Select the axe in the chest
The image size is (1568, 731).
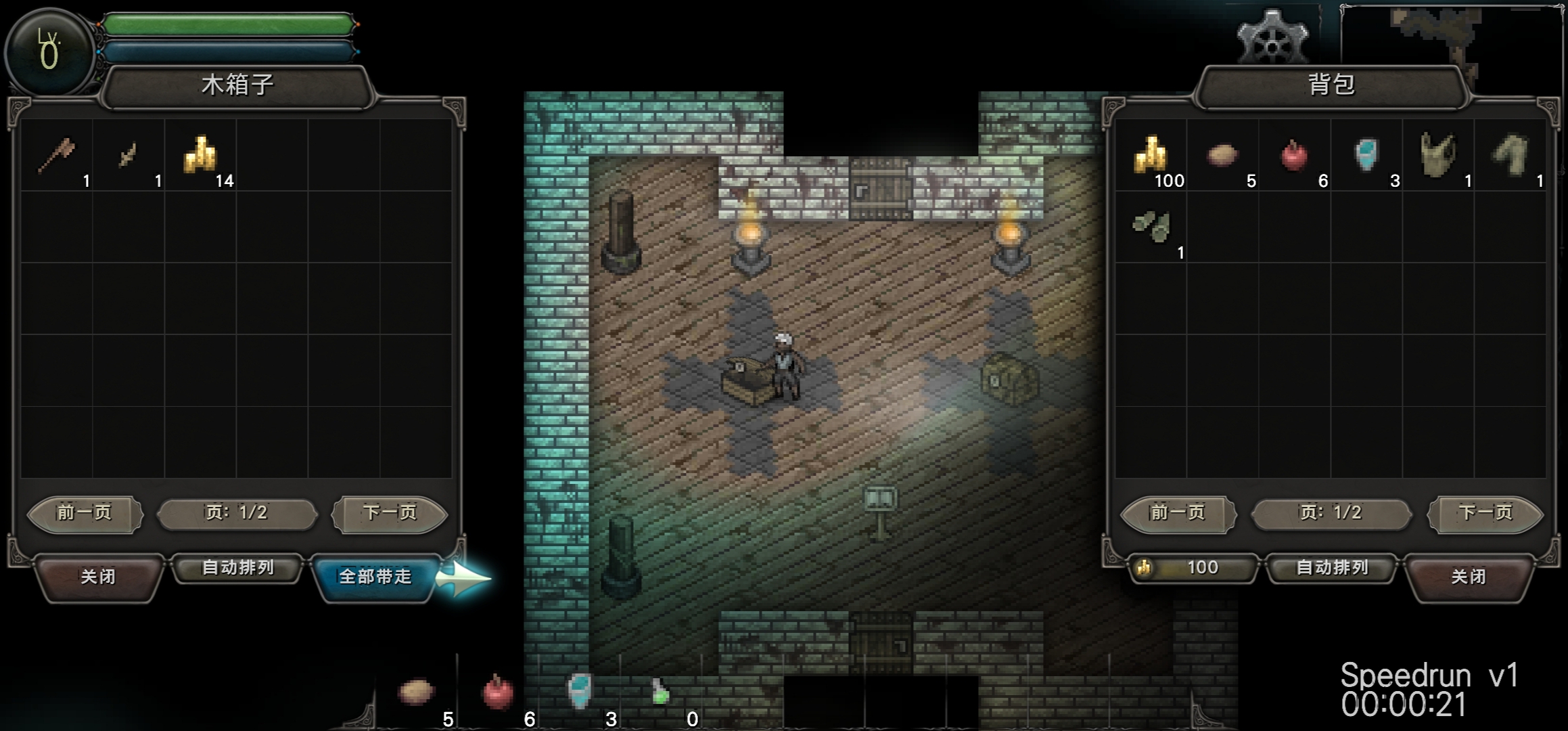[x=57, y=156]
